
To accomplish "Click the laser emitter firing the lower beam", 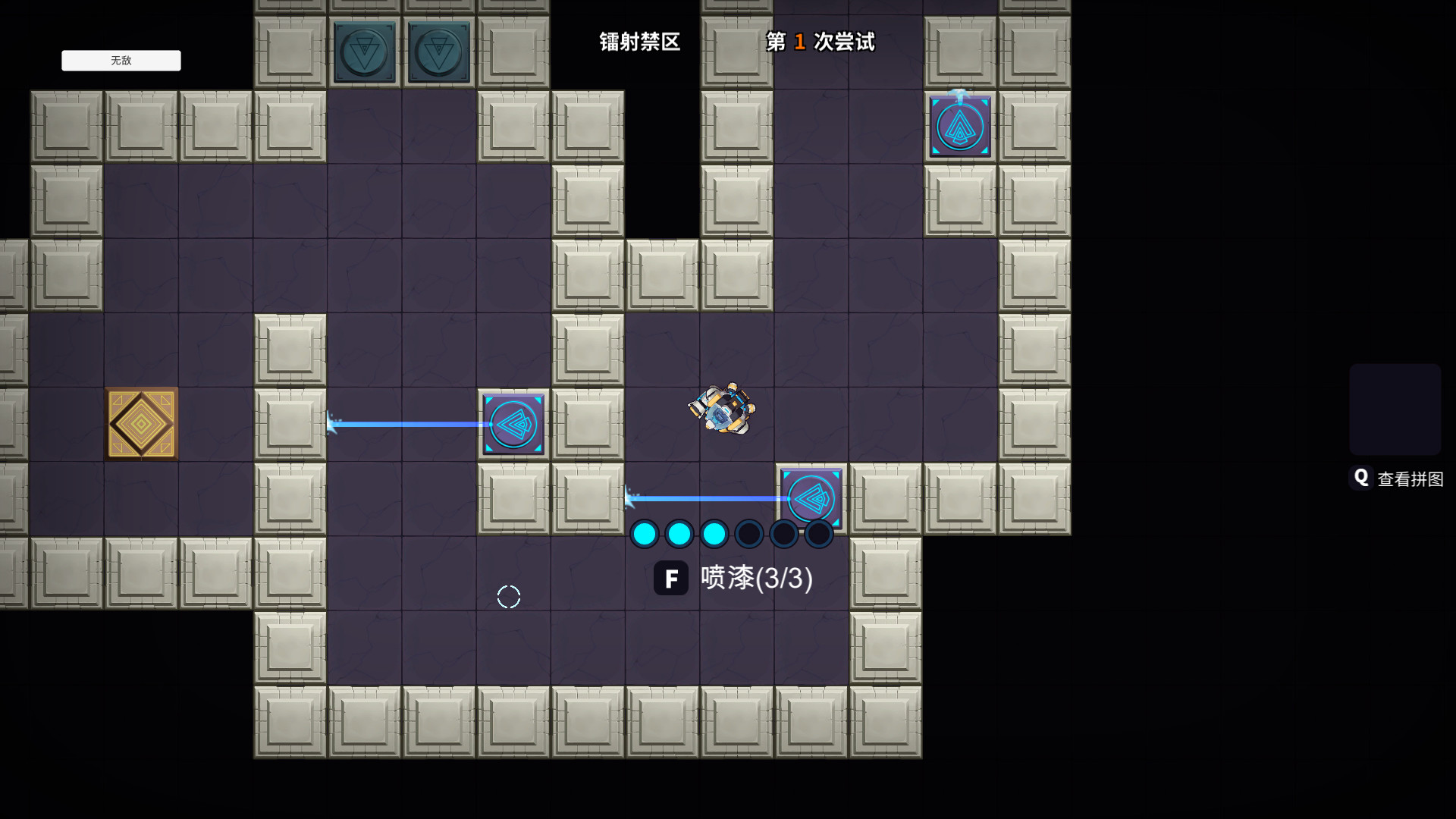I will click(x=811, y=499).
